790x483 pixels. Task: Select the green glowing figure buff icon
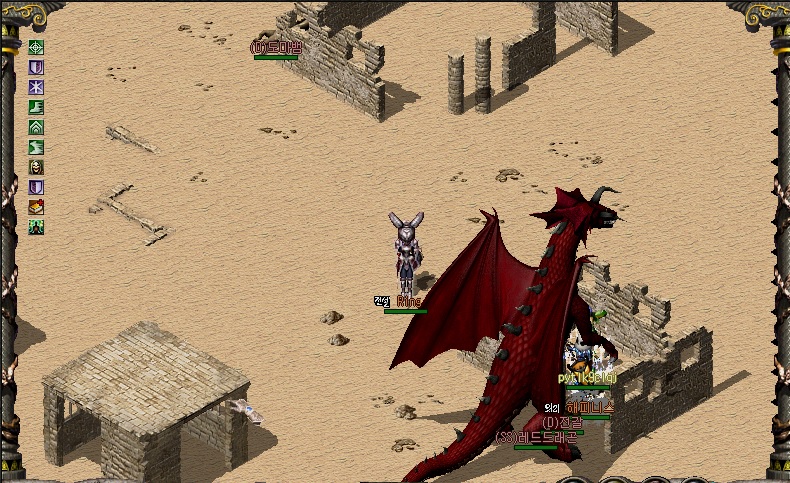[36, 227]
